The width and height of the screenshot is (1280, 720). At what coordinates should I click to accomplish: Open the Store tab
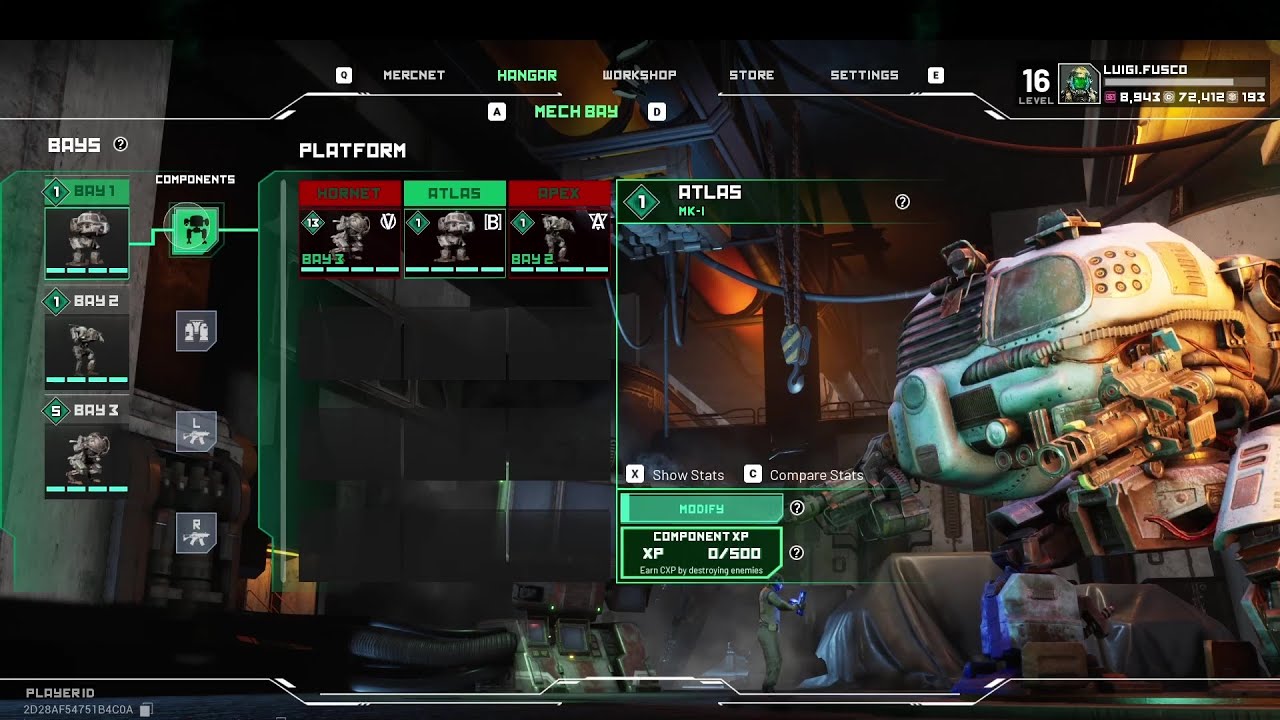(x=751, y=75)
